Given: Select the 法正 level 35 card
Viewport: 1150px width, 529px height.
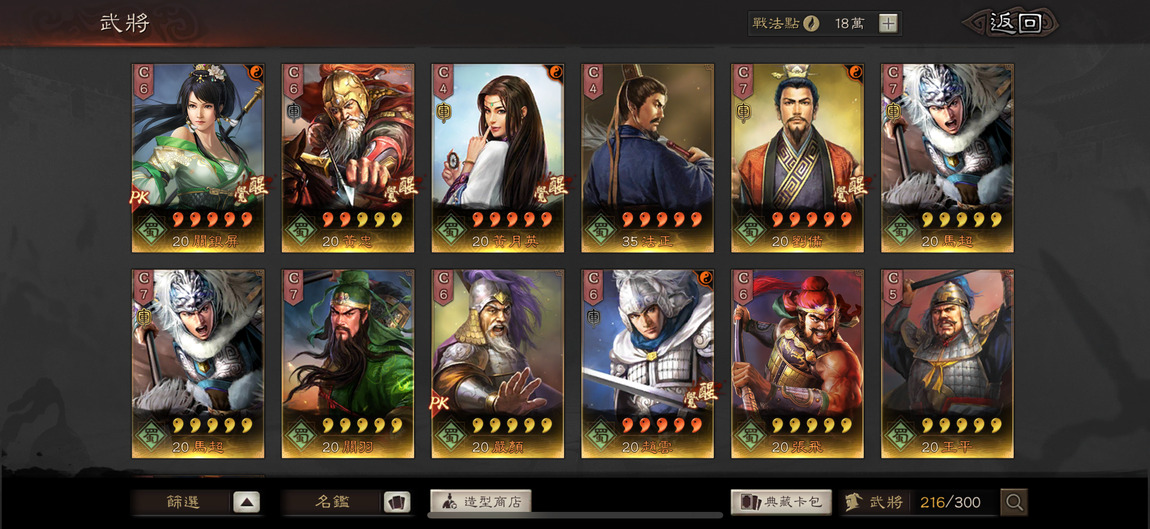Looking at the screenshot, I should click(647, 157).
